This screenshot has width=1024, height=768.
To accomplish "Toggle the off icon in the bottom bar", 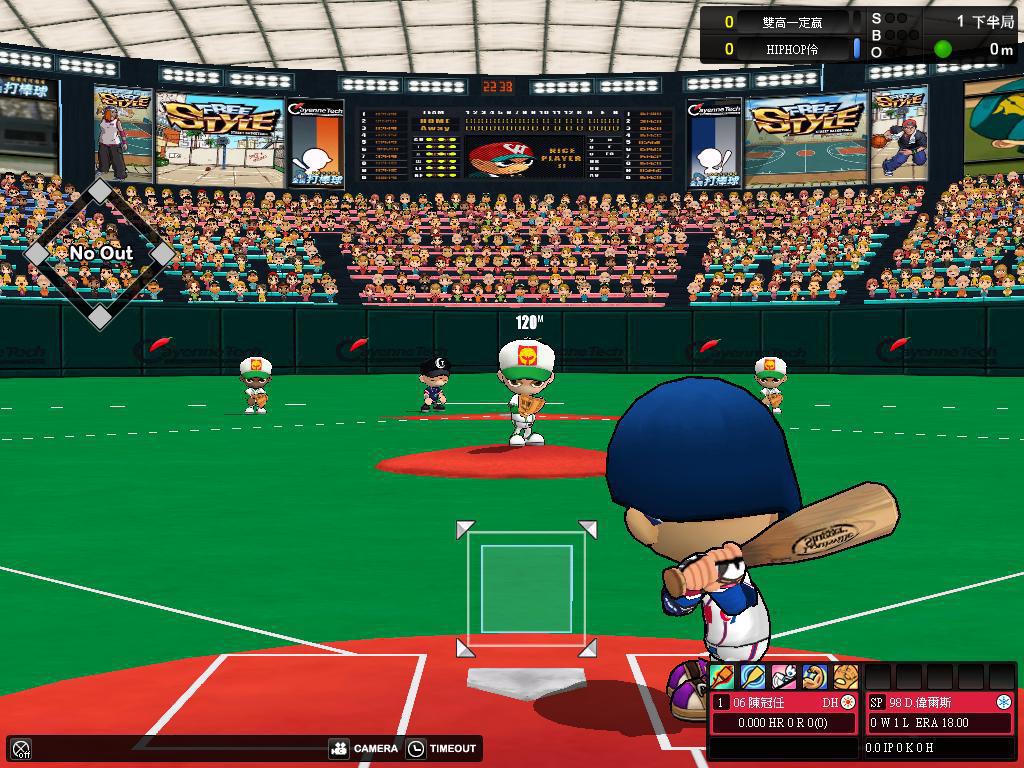I will tap(21, 748).
